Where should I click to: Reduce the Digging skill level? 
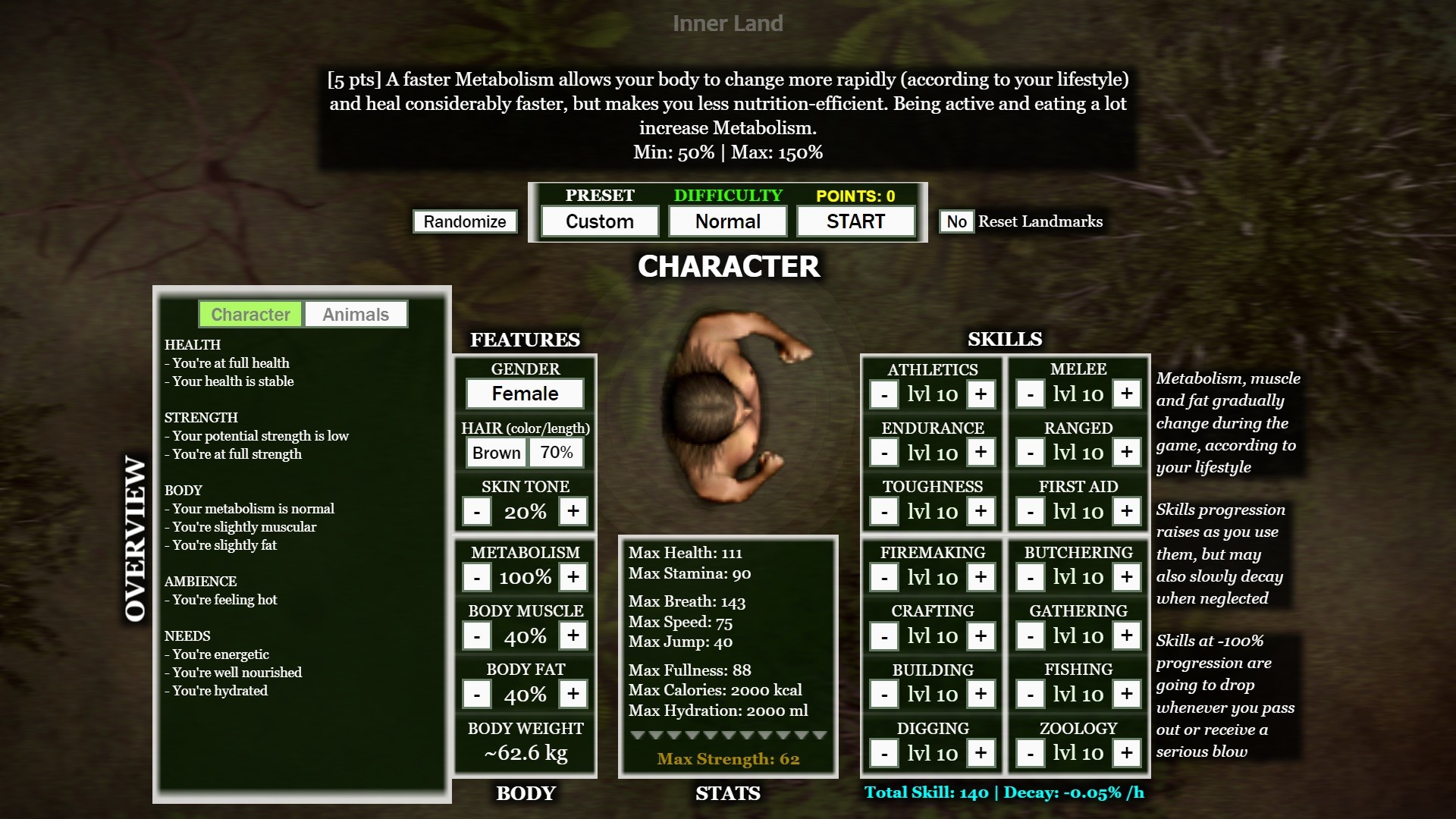[x=884, y=754]
